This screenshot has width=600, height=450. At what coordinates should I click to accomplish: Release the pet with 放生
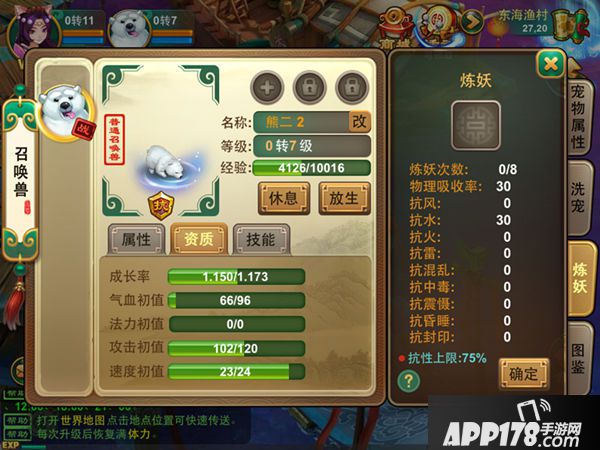coord(343,197)
